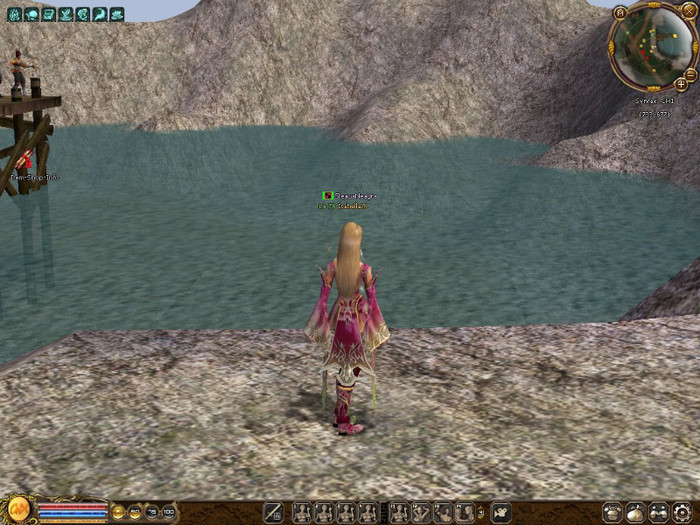Zoom in the minimap with plus button
The height and width of the screenshot is (525, 700).
[681, 84]
